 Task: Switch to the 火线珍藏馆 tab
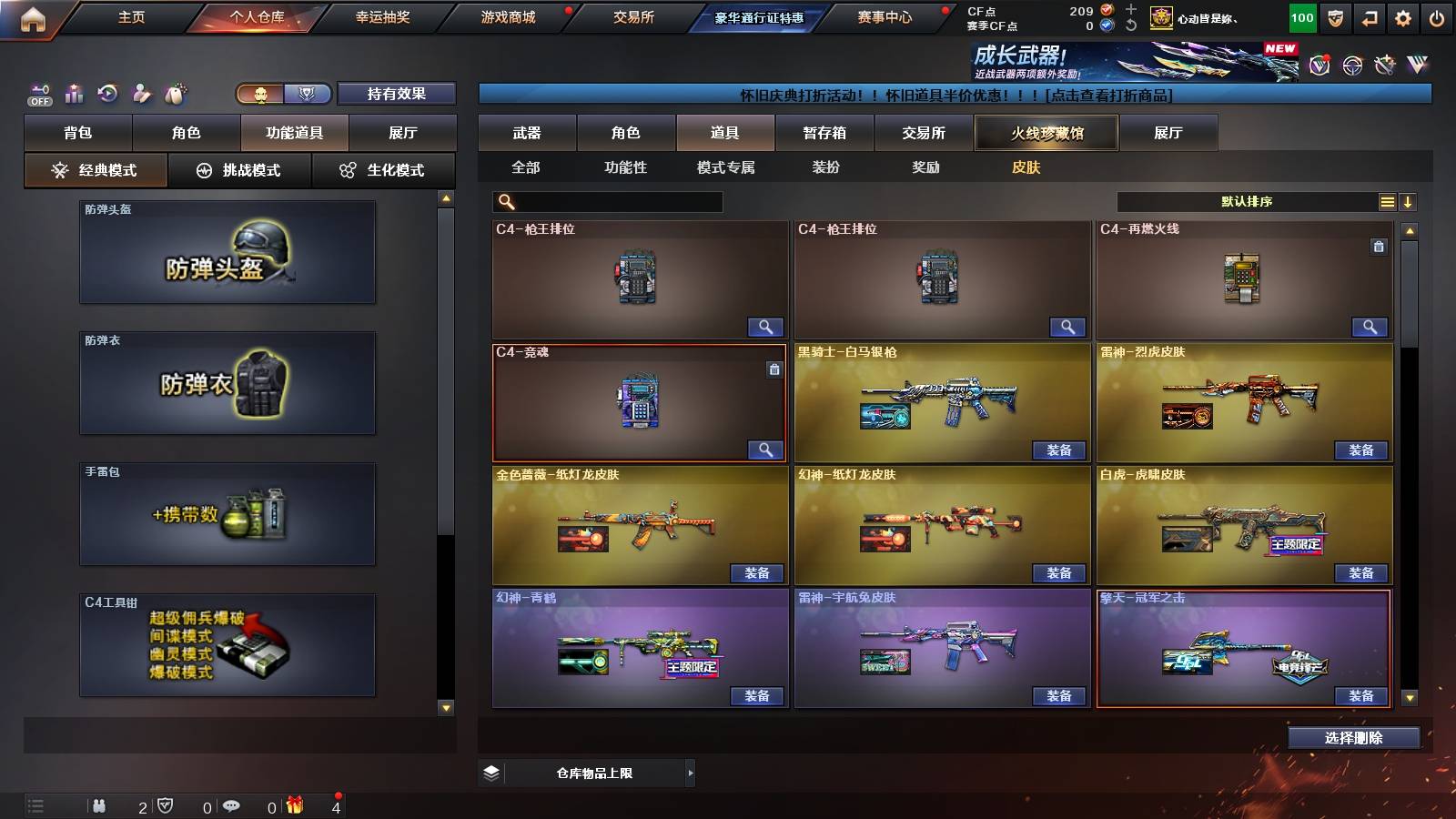click(1045, 133)
